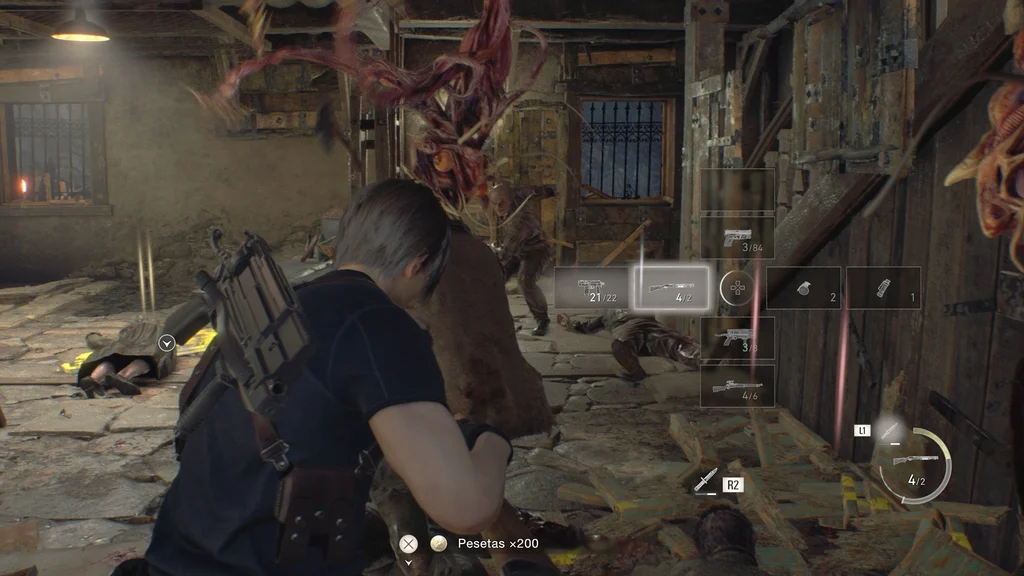Select the highlighted shotgun weapon slot
The height and width of the screenshot is (576, 1024).
(x=673, y=288)
